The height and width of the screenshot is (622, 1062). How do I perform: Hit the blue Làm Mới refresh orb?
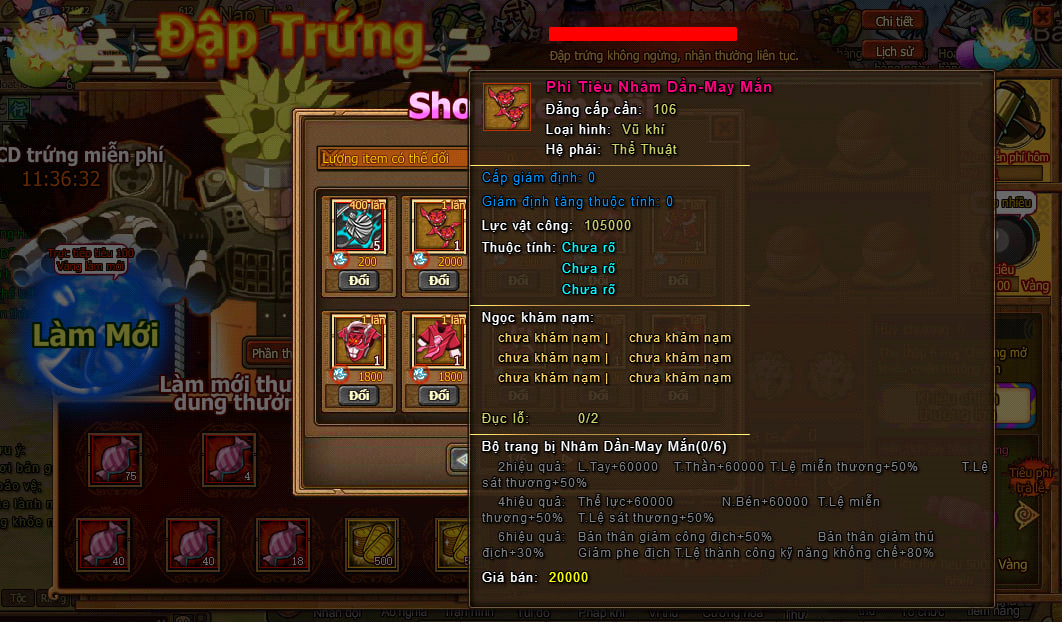tap(95, 333)
